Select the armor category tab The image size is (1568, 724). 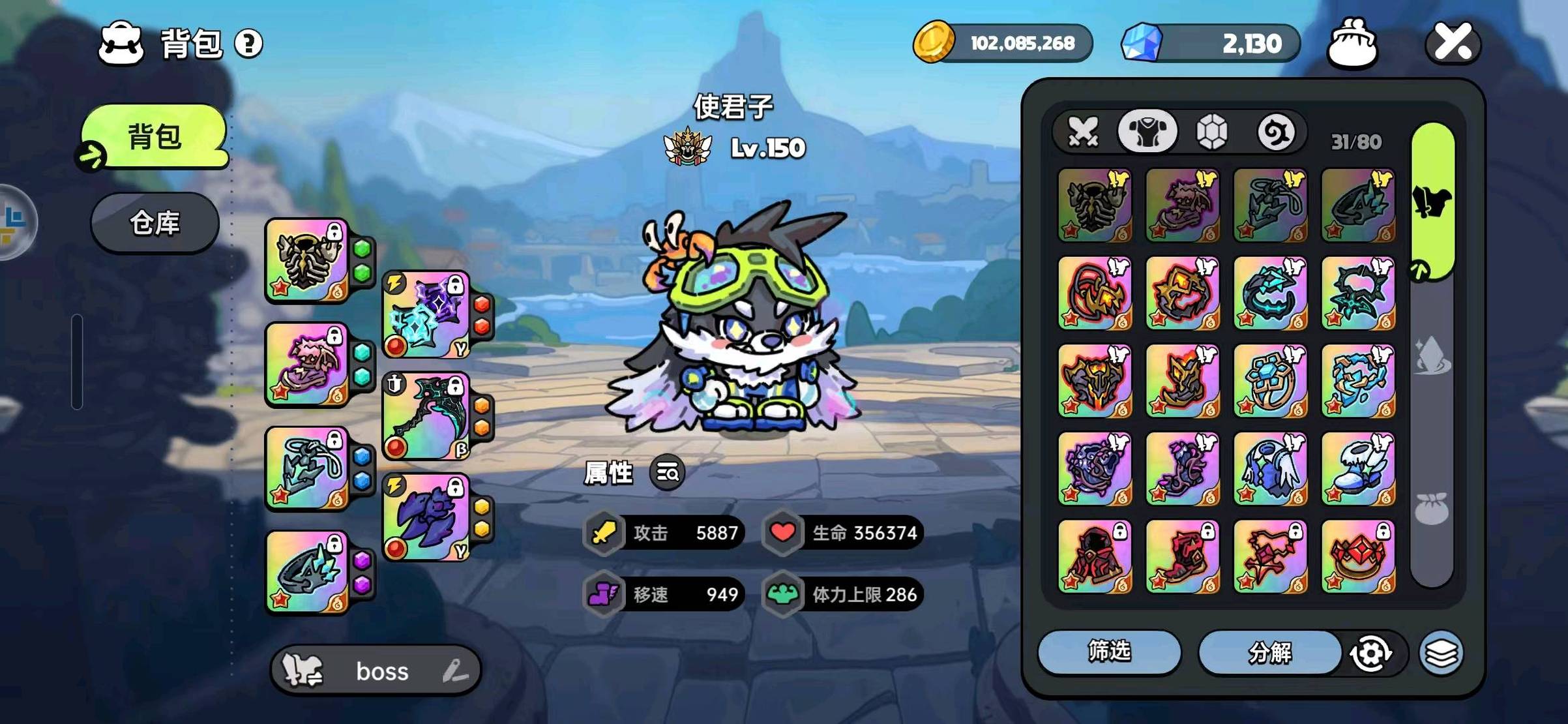point(1147,132)
